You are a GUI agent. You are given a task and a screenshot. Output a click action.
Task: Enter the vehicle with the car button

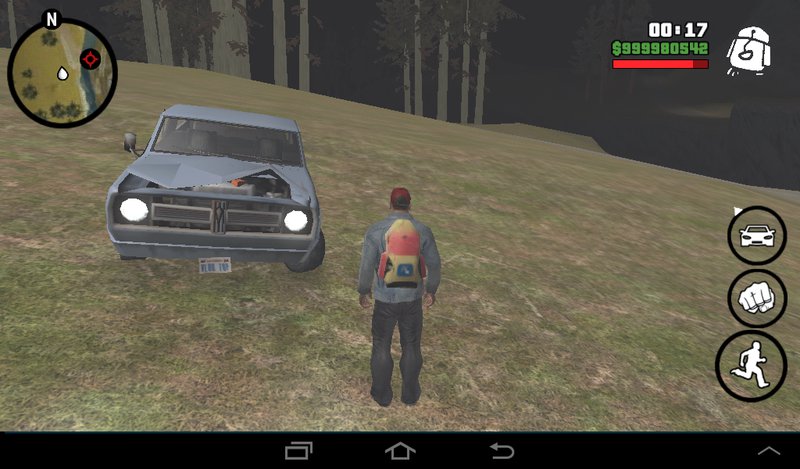tap(757, 236)
